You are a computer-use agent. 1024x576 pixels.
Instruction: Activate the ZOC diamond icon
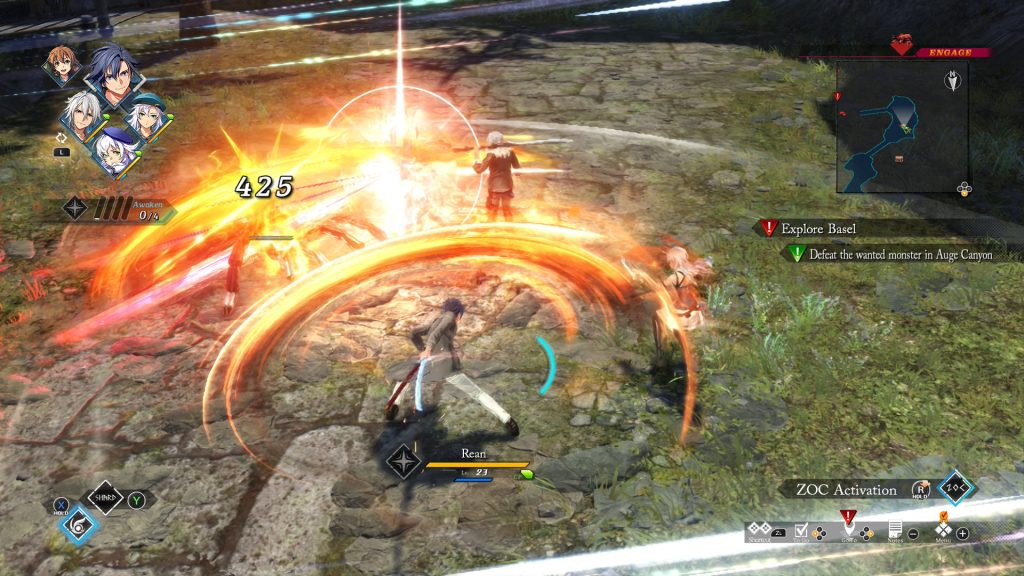[x=957, y=488]
